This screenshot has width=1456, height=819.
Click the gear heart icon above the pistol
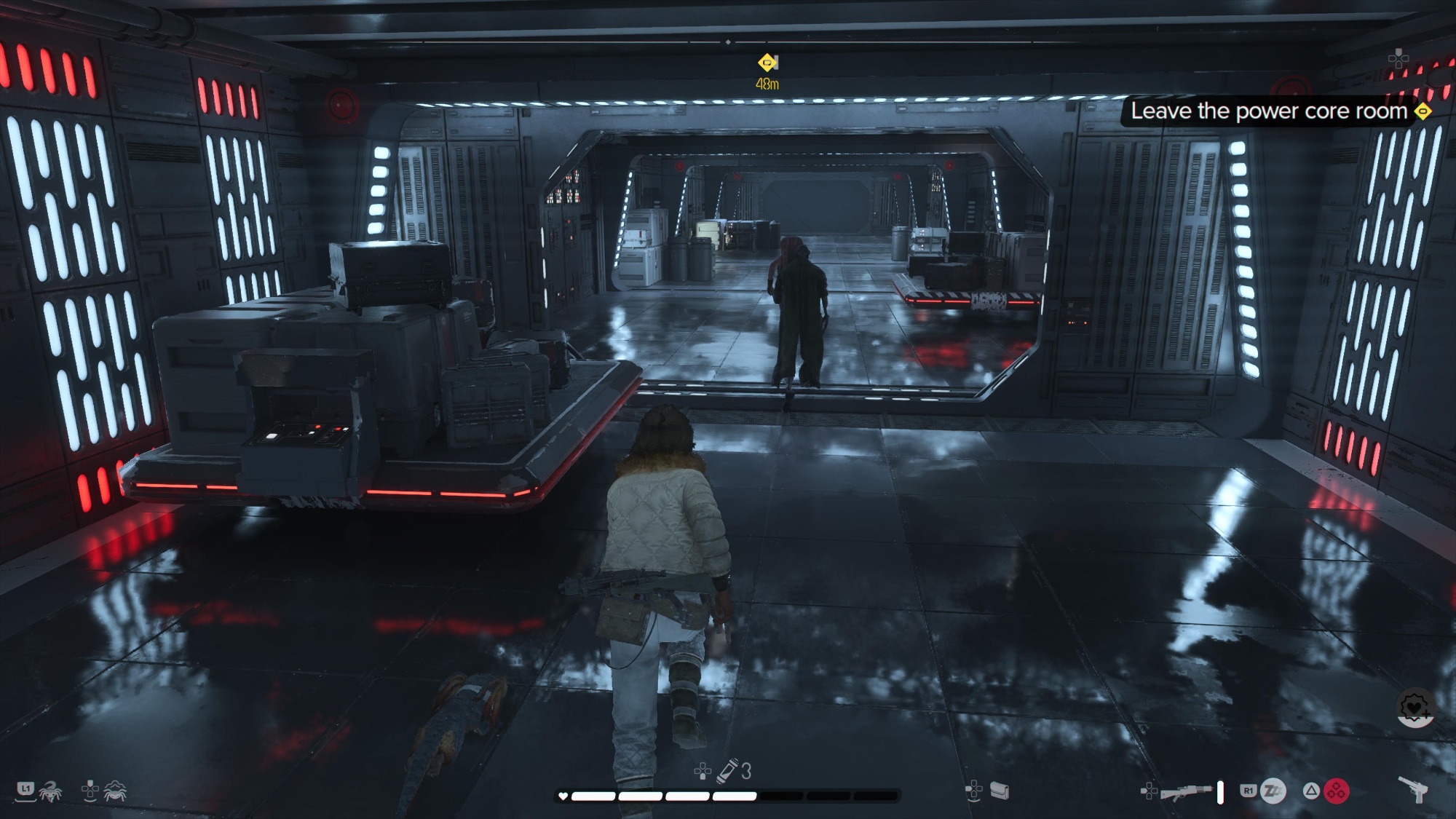coord(1415,708)
